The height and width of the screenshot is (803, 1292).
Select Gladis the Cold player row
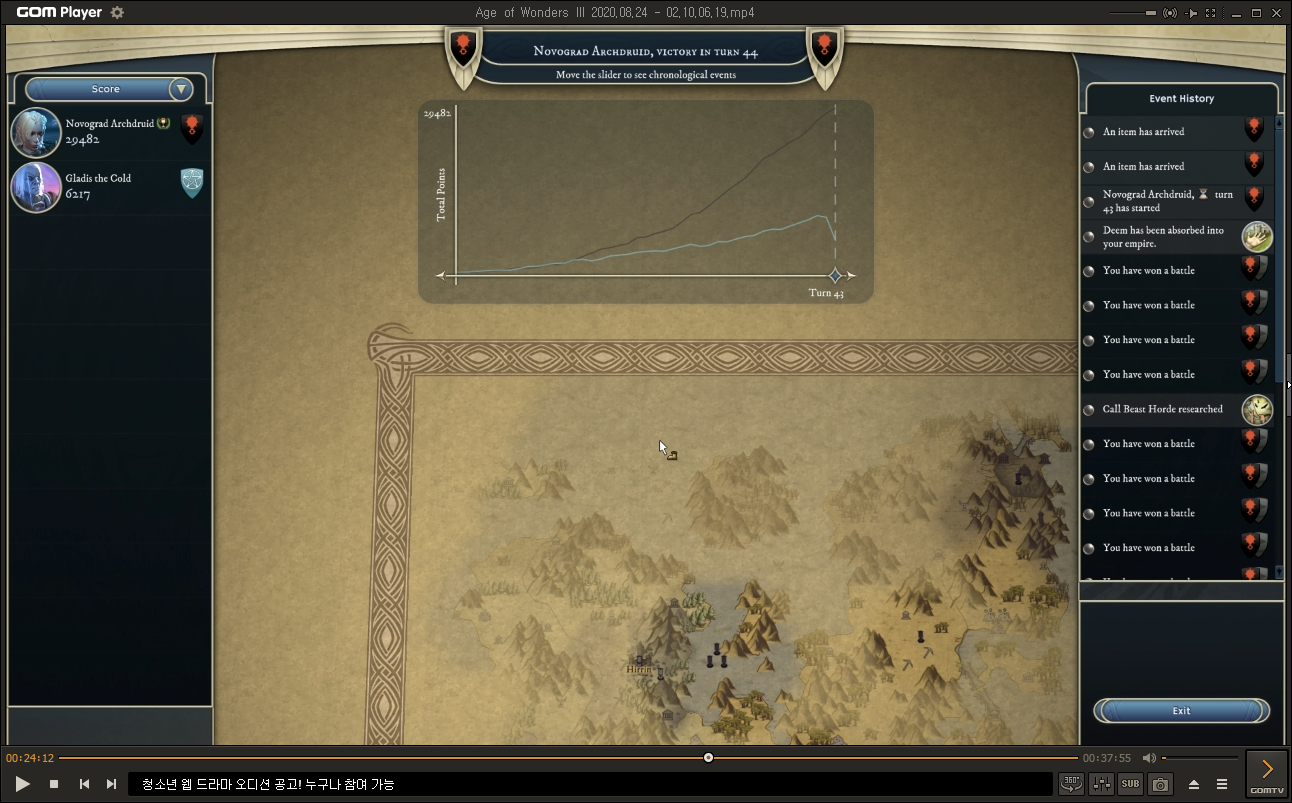point(109,186)
